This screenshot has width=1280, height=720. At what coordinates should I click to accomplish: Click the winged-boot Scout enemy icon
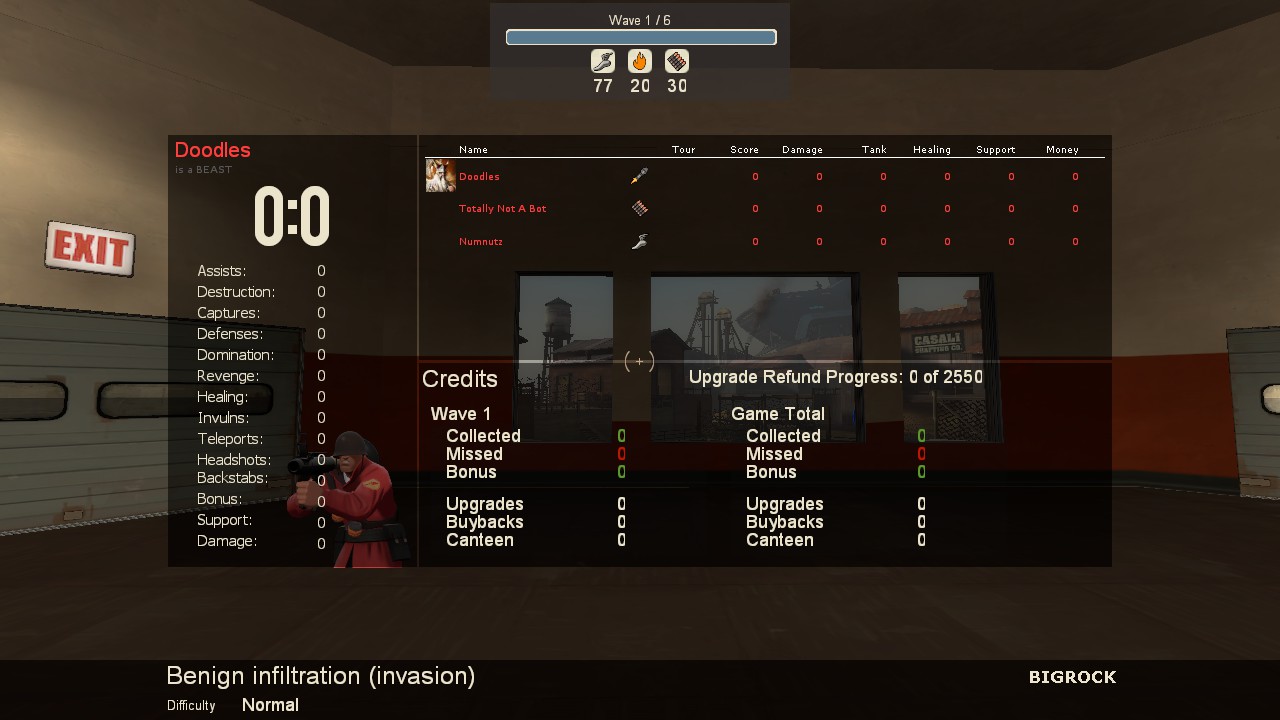pyautogui.click(x=602, y=62)
